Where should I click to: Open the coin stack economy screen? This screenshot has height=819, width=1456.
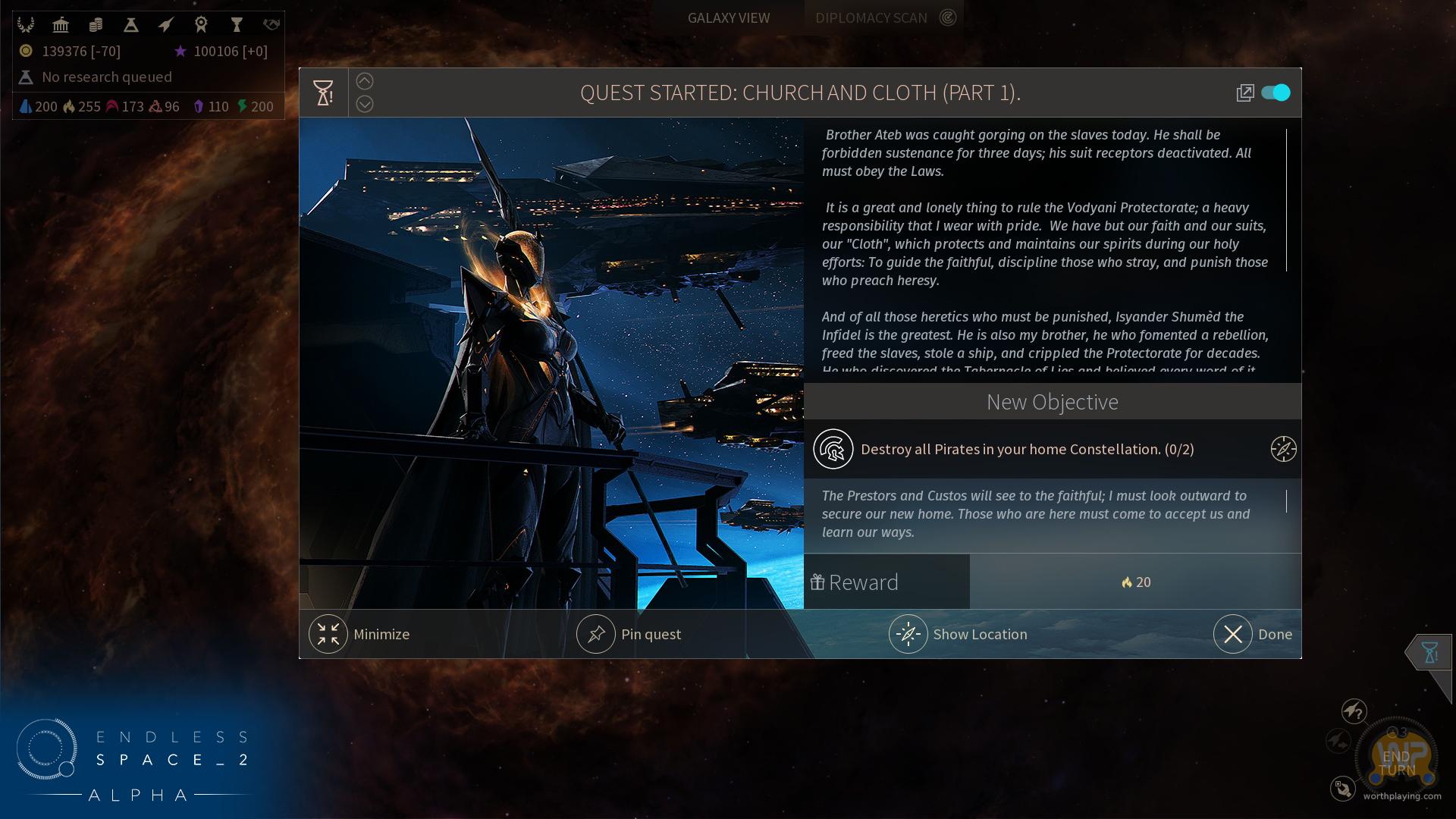[96, 25]
